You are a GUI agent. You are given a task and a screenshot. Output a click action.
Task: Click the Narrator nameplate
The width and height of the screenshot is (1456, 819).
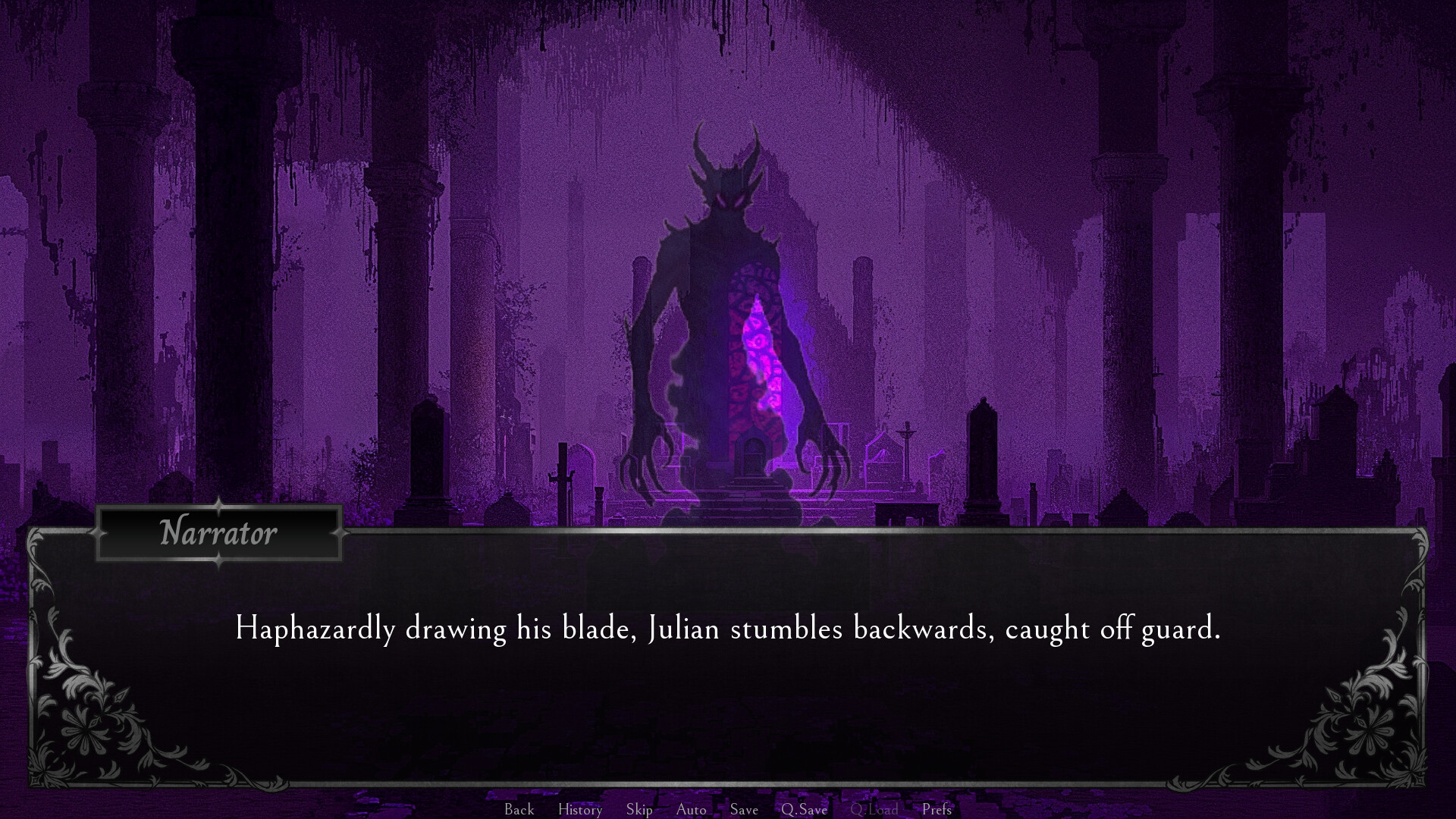click(218, 533)
